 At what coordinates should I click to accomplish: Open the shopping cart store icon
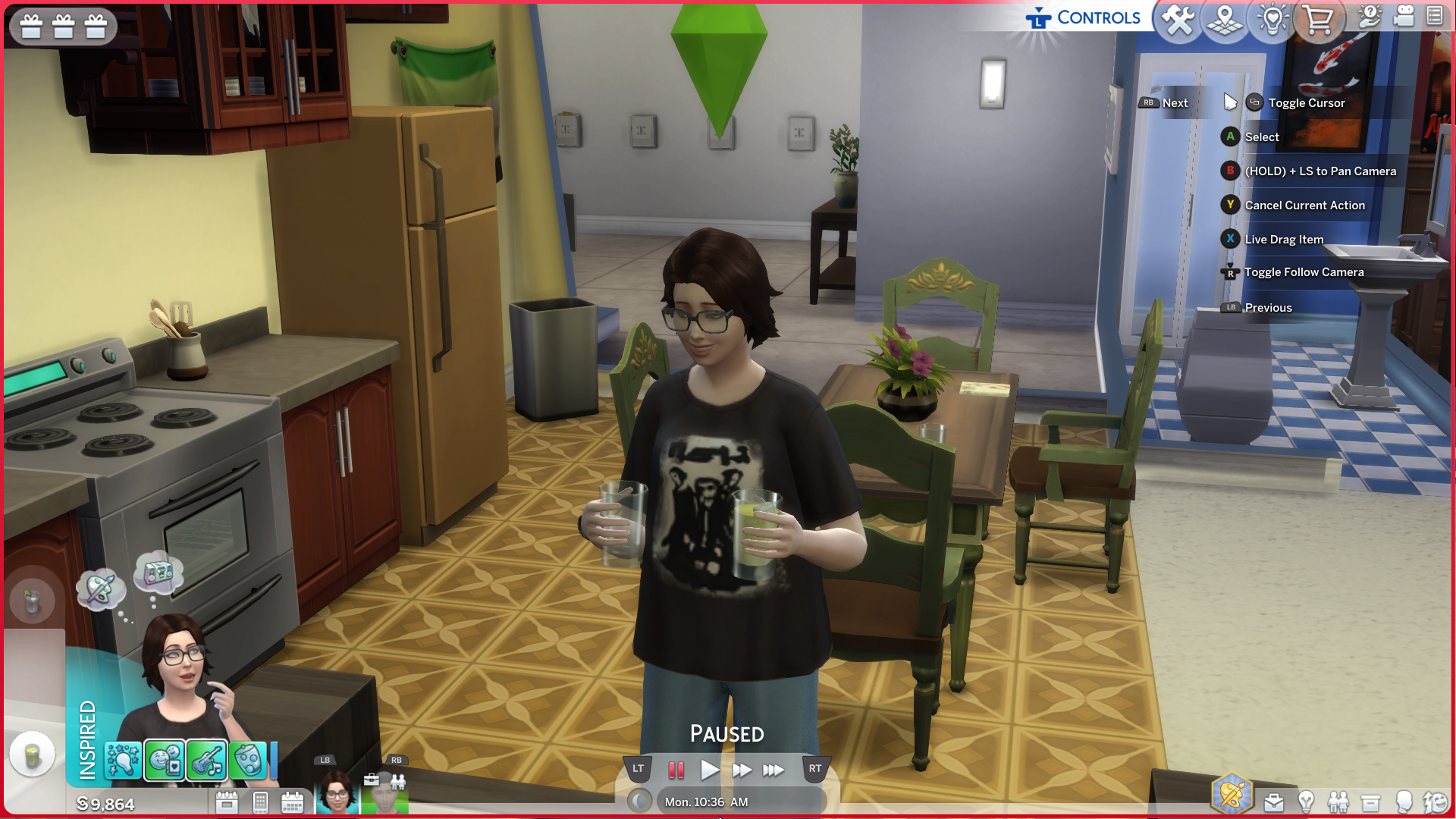pyautogui.click(x=1319, y=19)
